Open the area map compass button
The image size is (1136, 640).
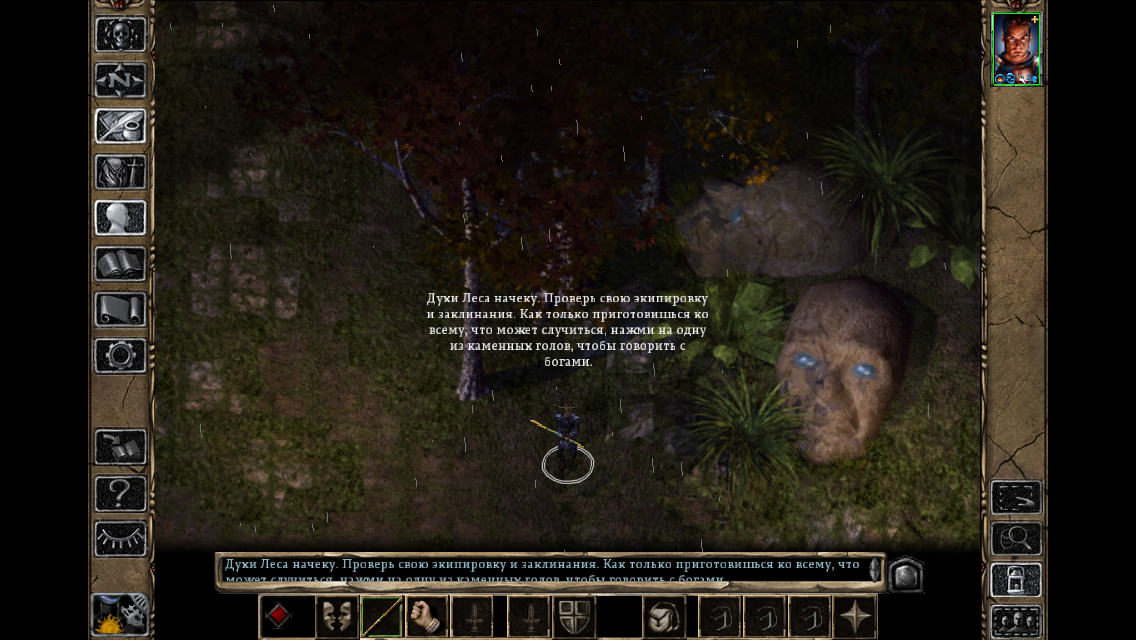point(121,81)
